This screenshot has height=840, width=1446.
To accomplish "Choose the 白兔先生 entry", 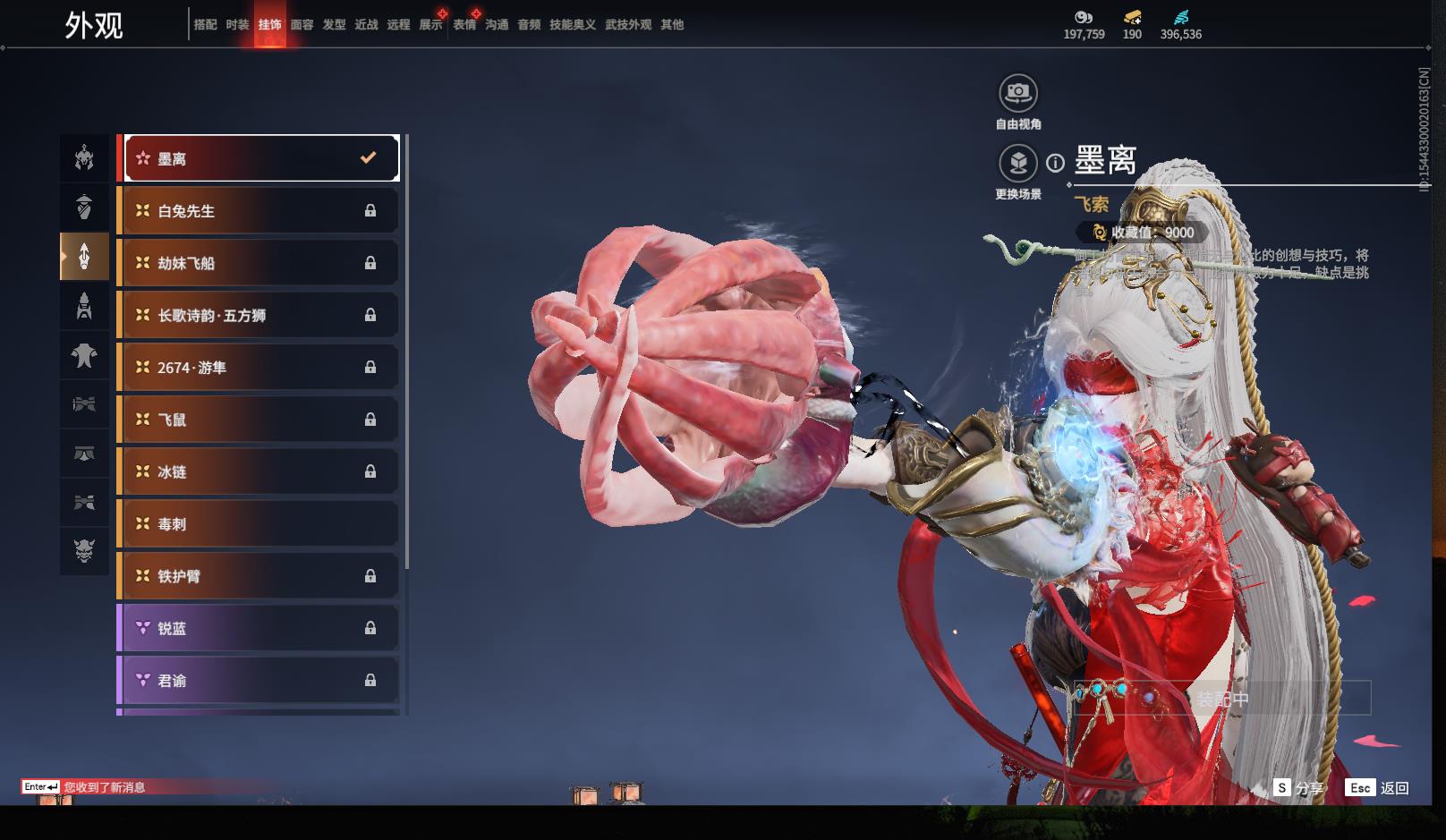I will click(x=259, y=211).
